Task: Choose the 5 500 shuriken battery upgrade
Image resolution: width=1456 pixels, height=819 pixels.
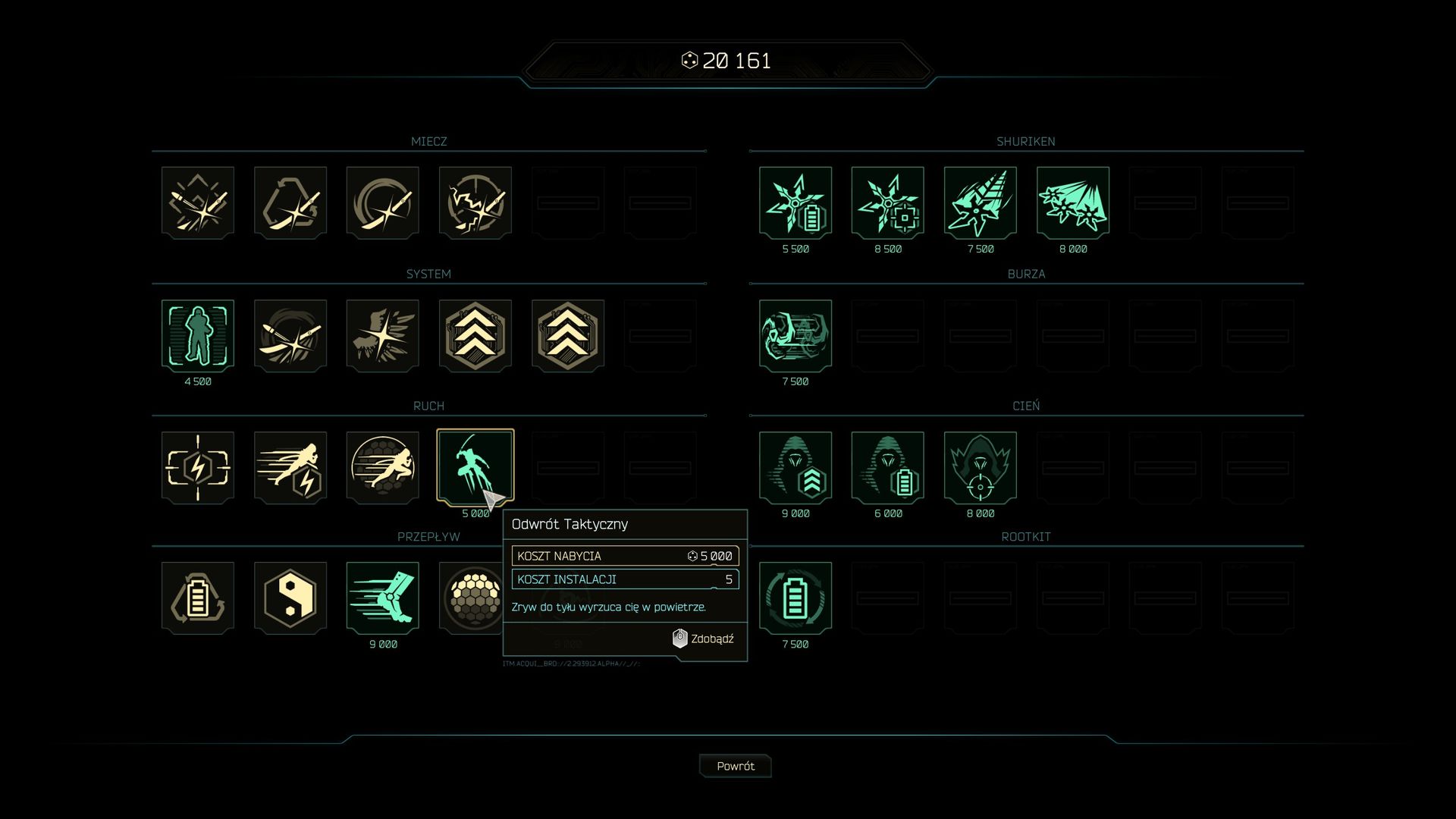Action: coord(795,202)
